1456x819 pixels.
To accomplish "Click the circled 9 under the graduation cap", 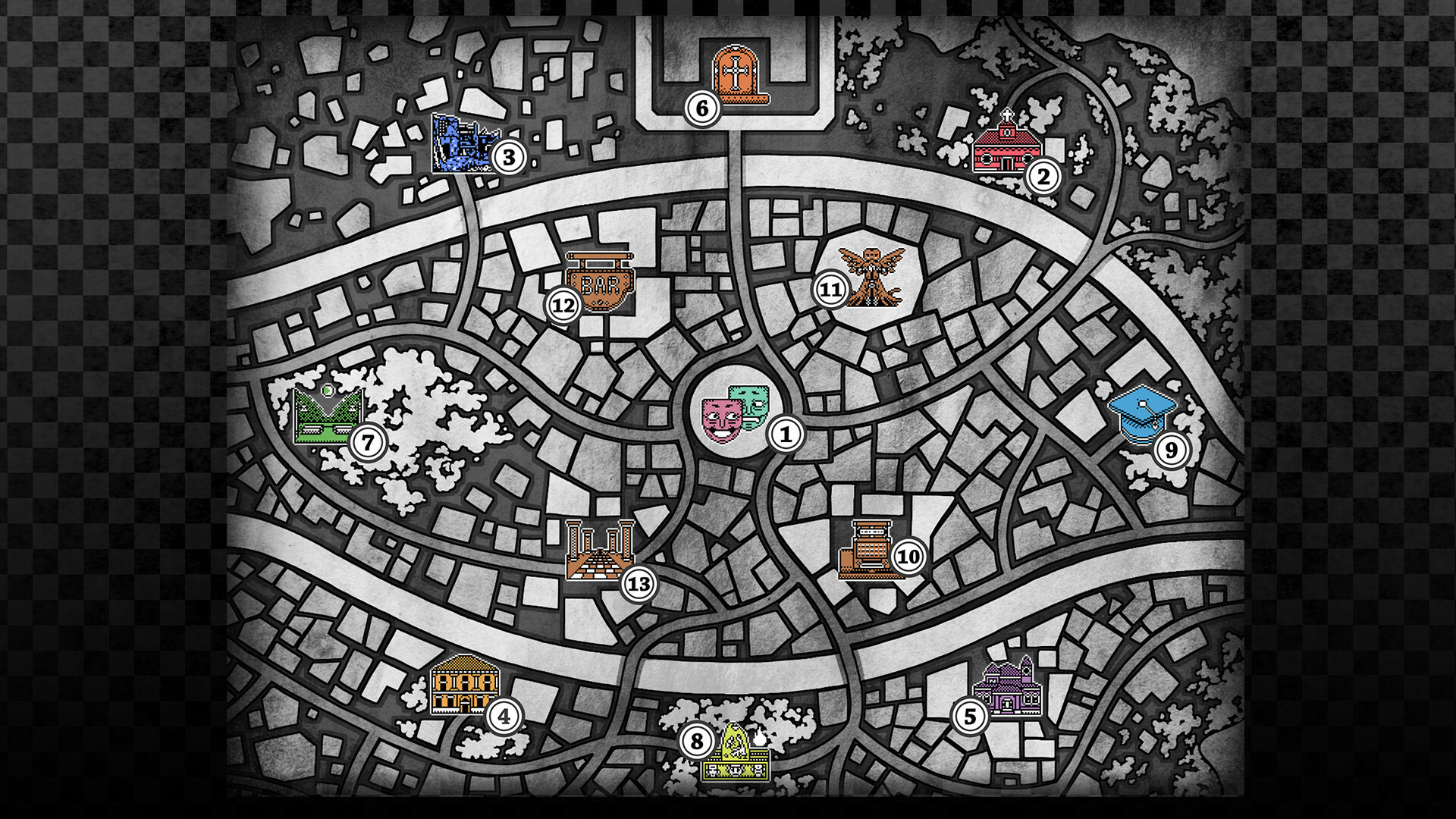I will 1173,450.
